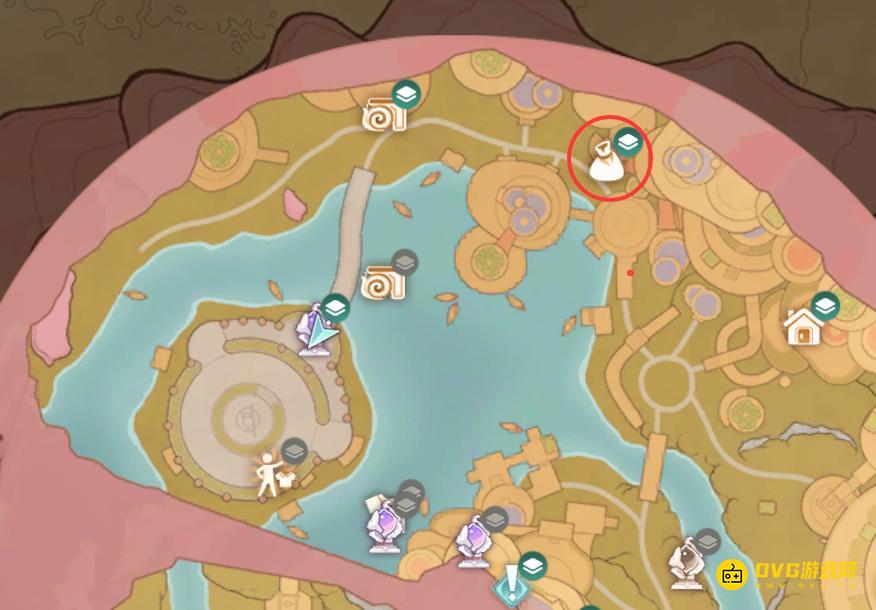This screenshot has width=876, height=610.
Task: Select the spiral marker with grey layer badge
Action: [x=383, y=283]
